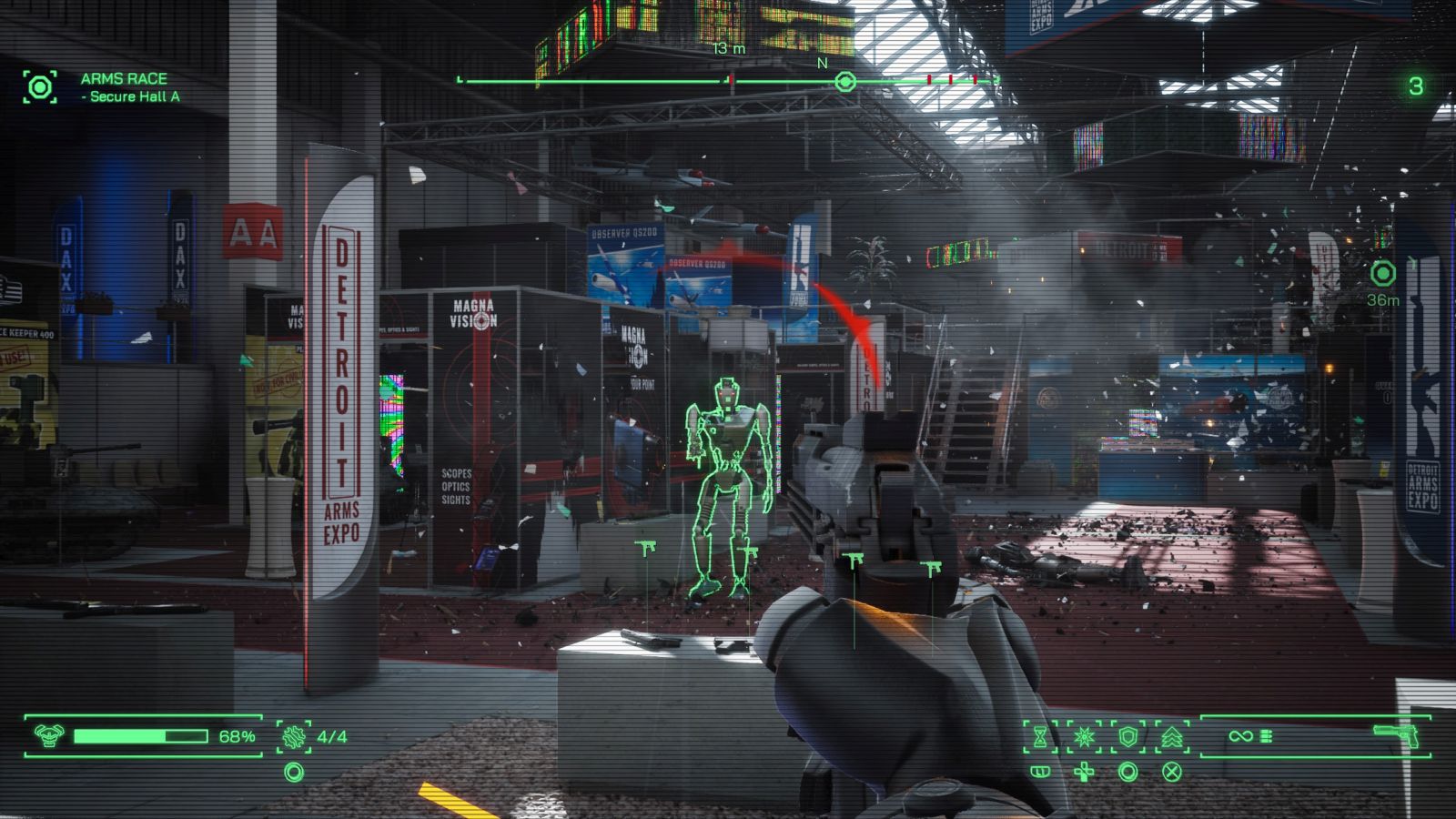Viewport: 1456px width, 819px height.
Task: Select the flash burst ability icon
Action: pos(1082,735)
